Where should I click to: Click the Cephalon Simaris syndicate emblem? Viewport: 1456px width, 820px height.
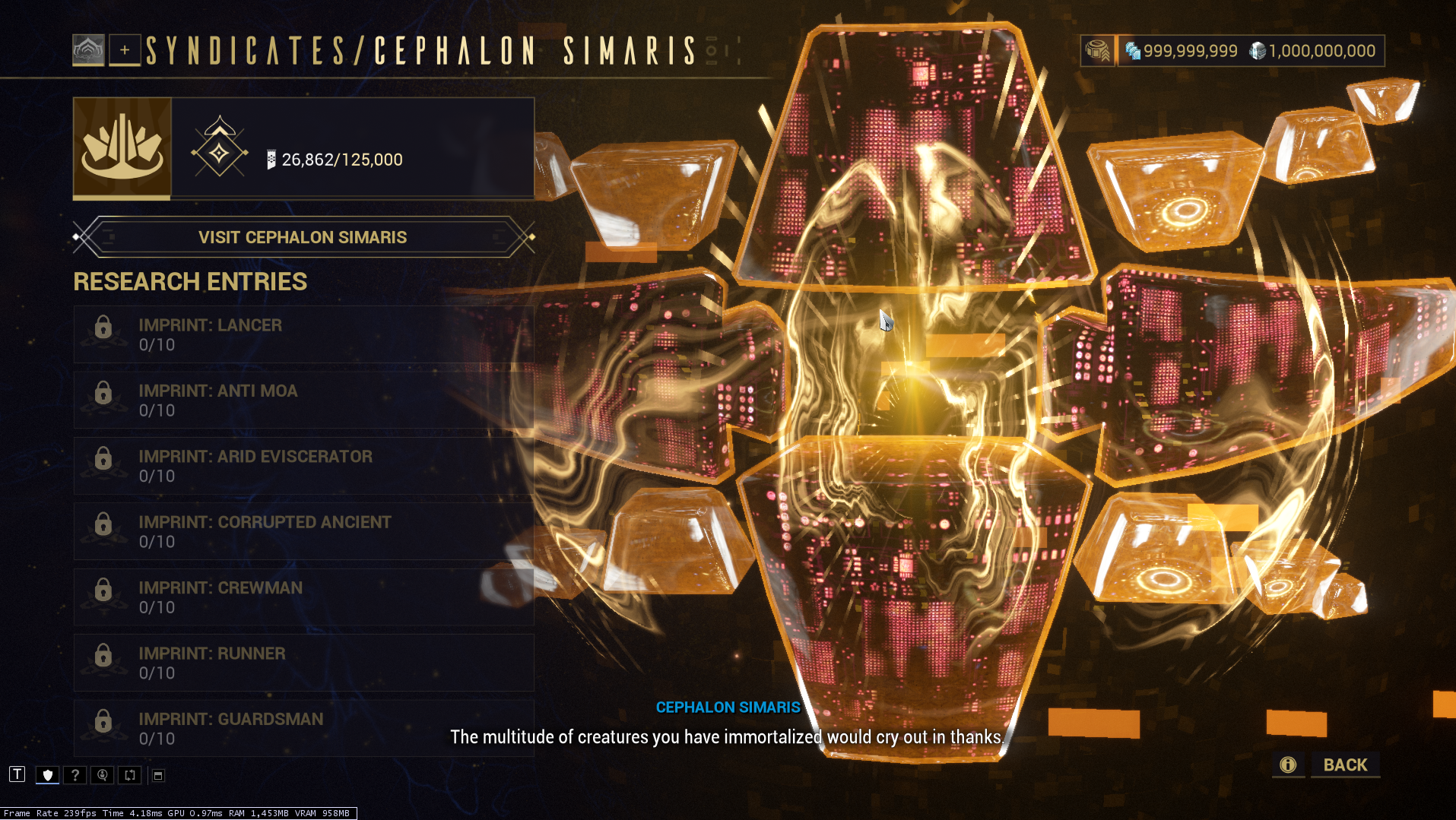click(122, 147)
